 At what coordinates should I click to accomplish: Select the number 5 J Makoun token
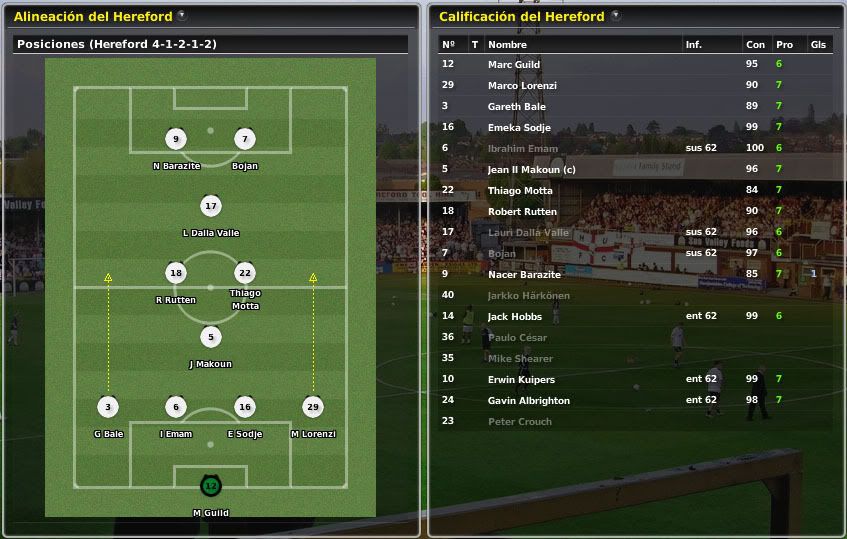click(x=210, y=337)
